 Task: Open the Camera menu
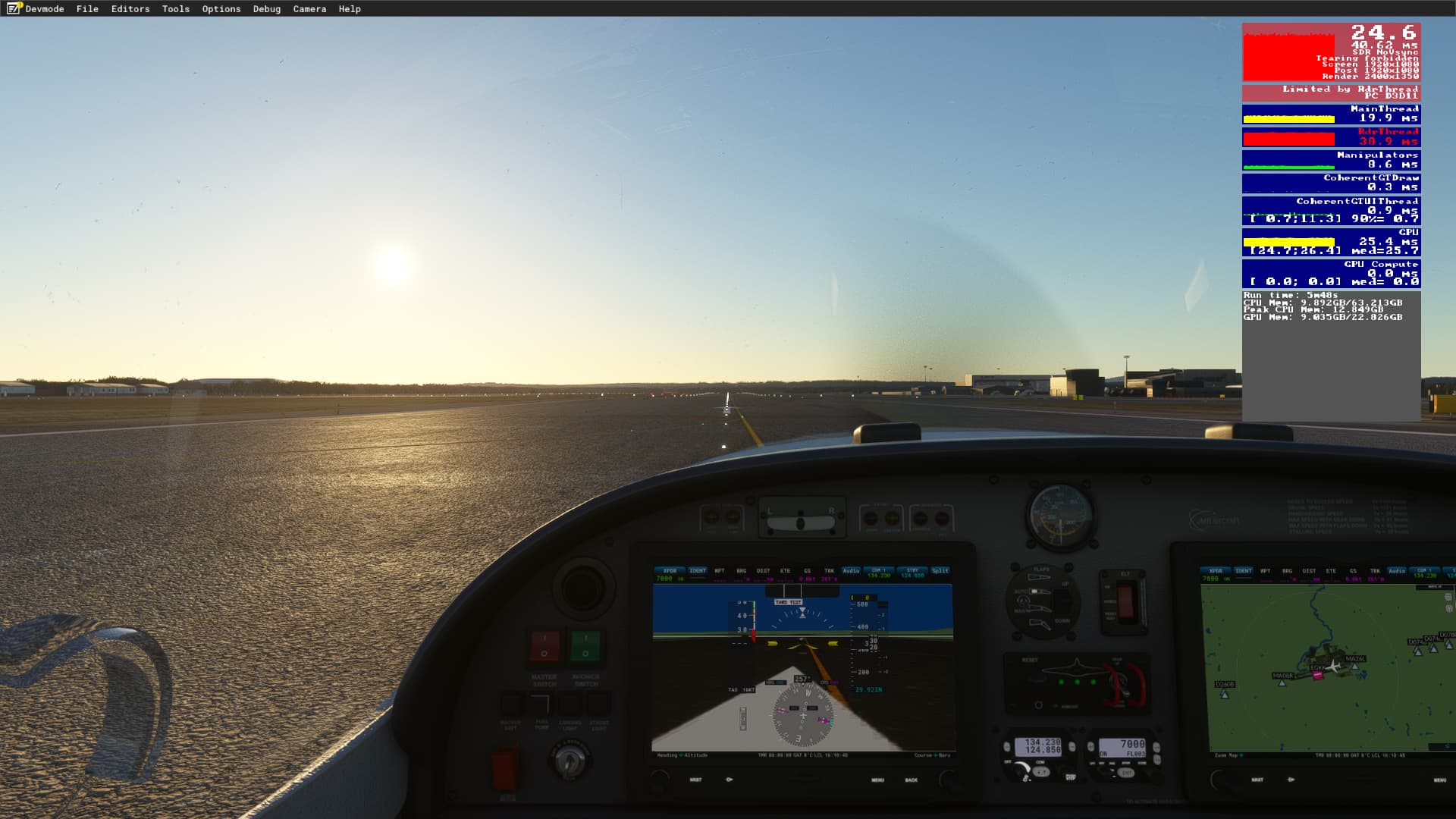coord(309,9)
